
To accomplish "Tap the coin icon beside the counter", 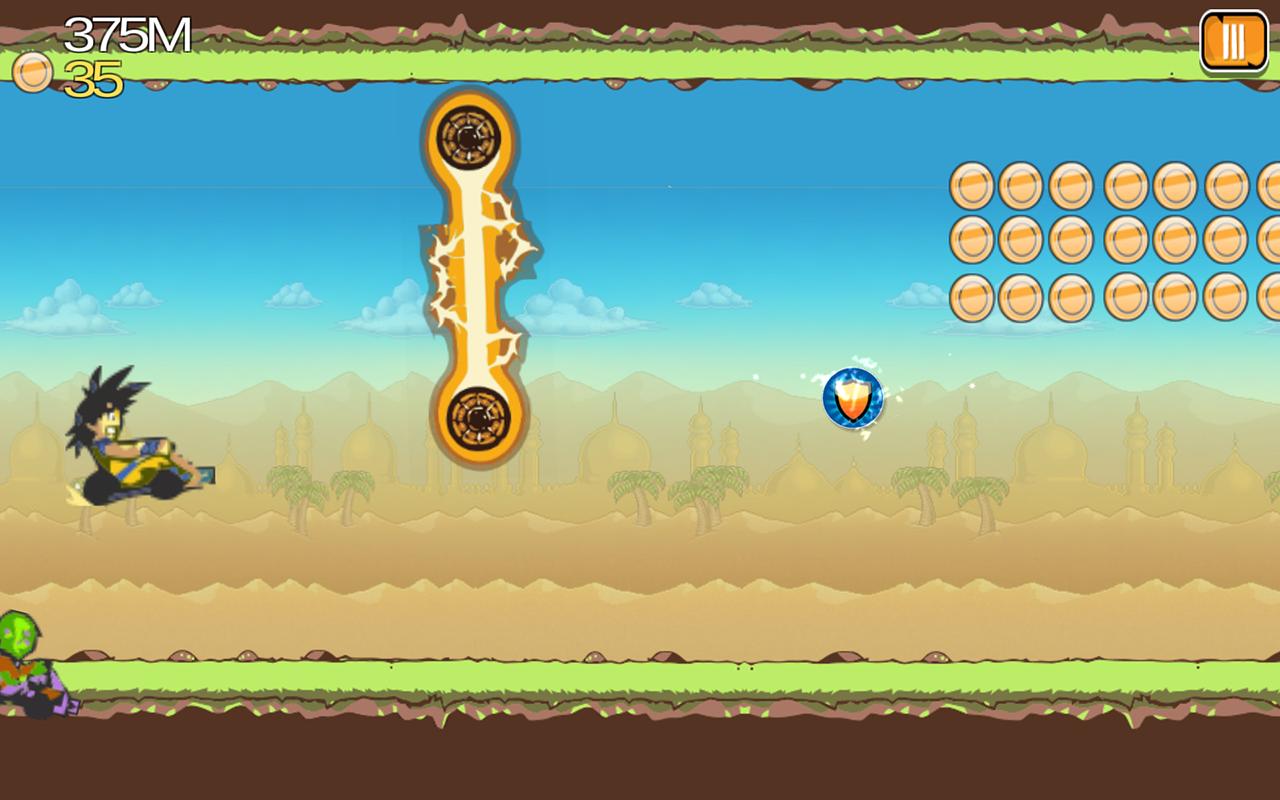I will point(30,73).
